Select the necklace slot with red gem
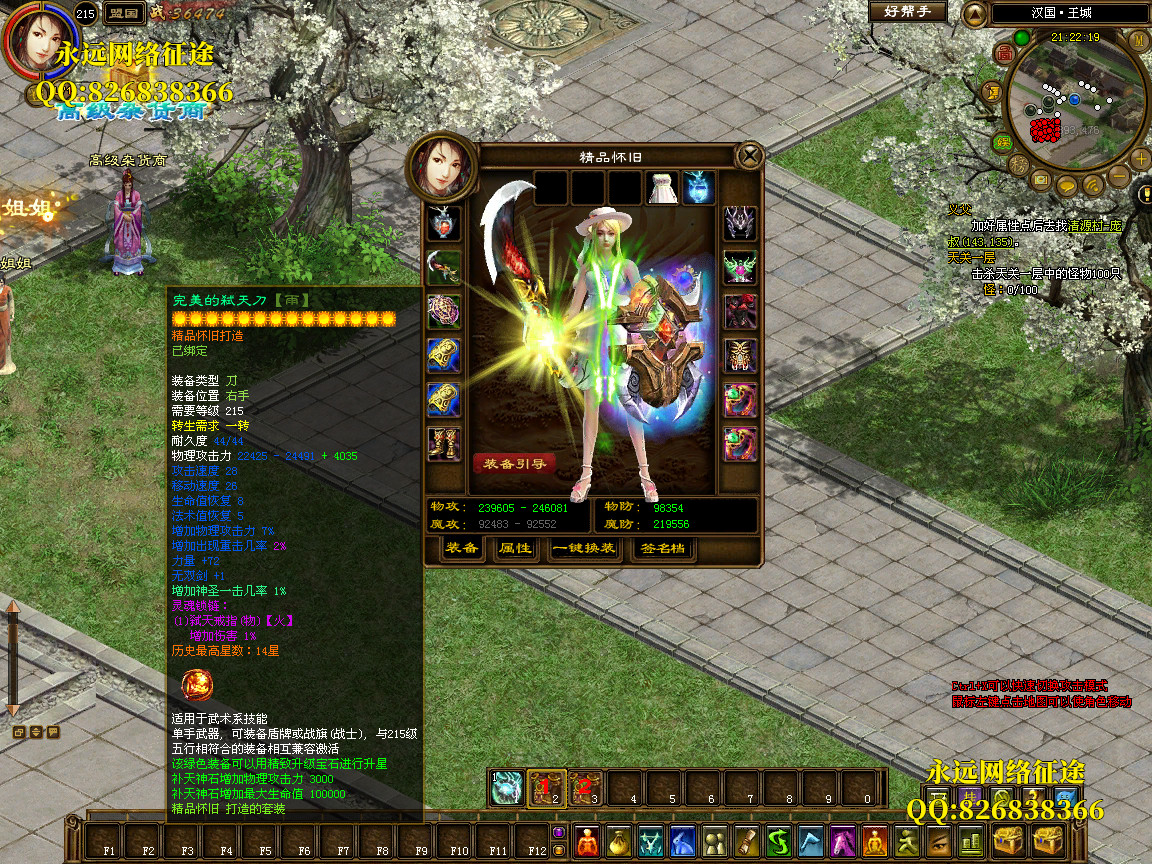Viewport: 1152px width, 864px height. click(x=444, y=222)
